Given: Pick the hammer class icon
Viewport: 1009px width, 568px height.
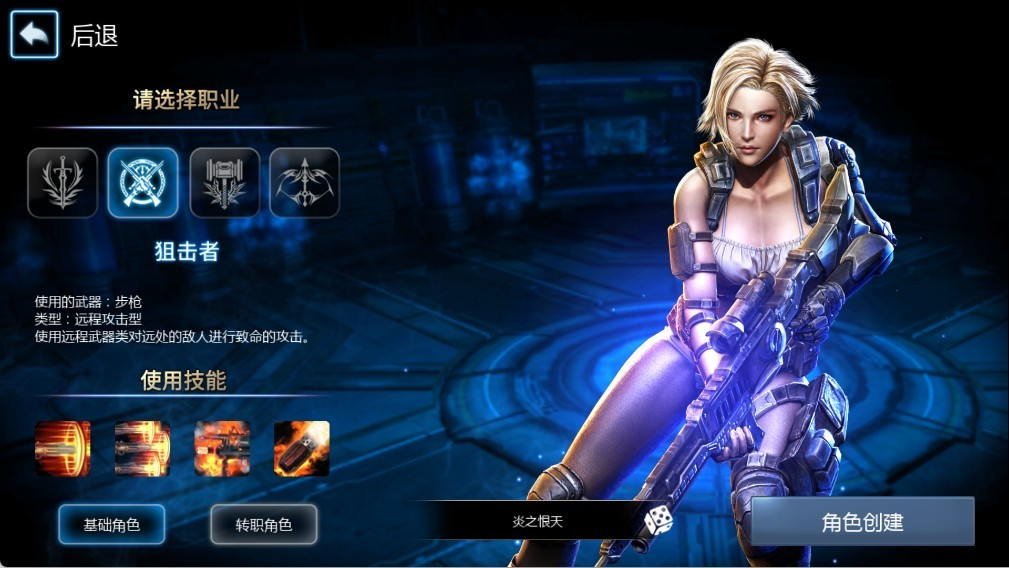Looking at the screenshot, I should pyautogui.click(x=224, y=183).
